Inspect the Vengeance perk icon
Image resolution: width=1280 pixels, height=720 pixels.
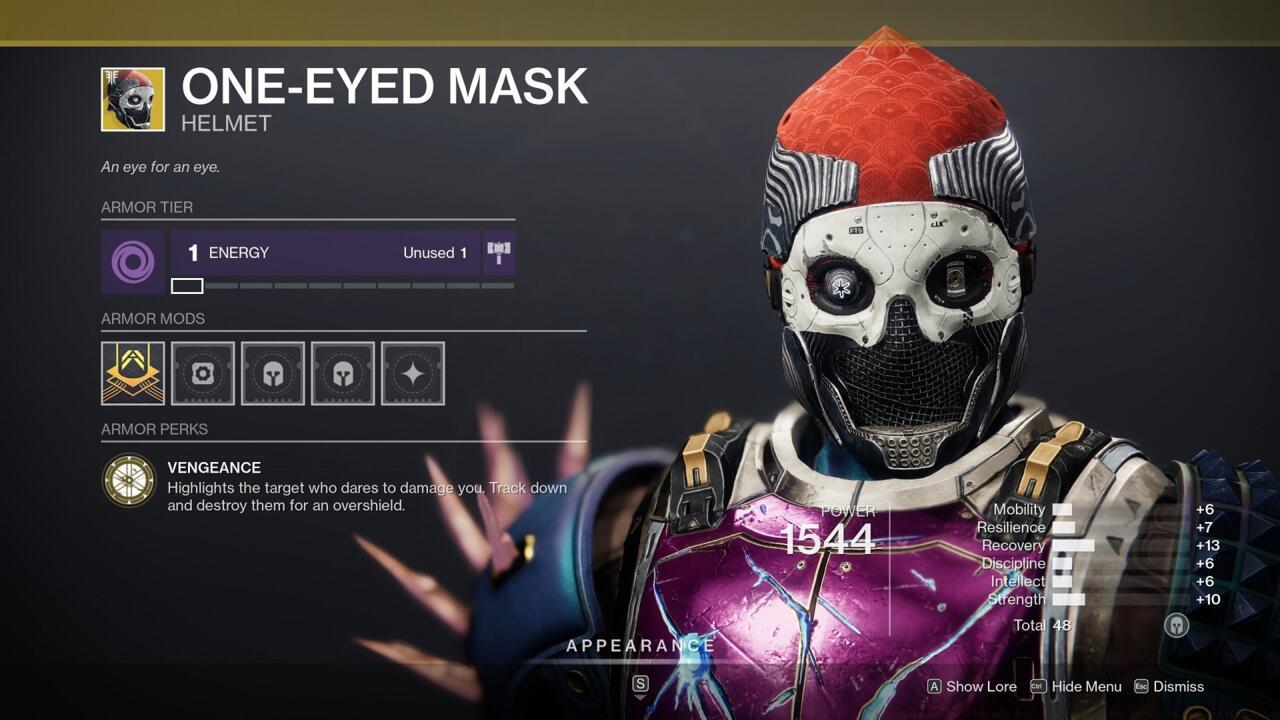[x=130, y=478]
